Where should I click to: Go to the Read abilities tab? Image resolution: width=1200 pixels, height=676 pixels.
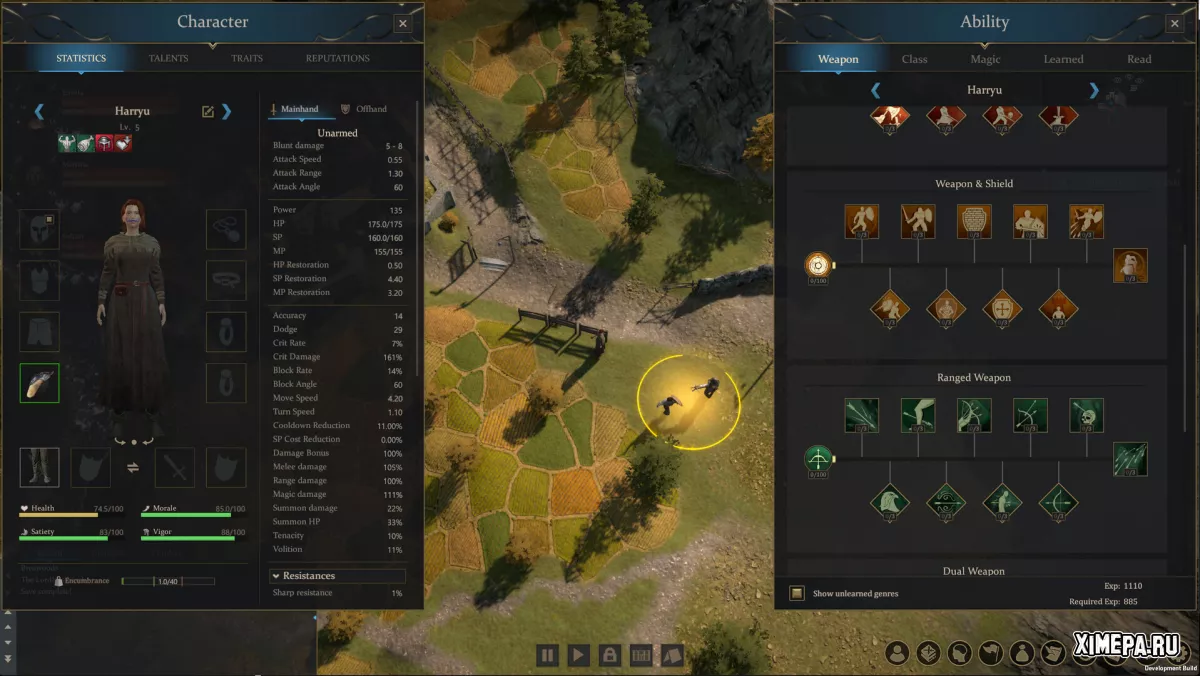(x=1139, y=59)
